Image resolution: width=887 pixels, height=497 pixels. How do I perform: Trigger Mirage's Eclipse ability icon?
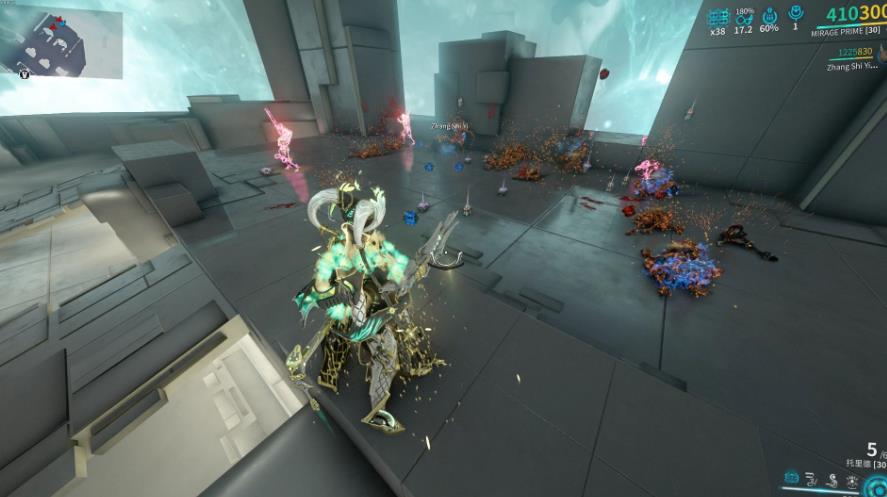pos(832,478)
